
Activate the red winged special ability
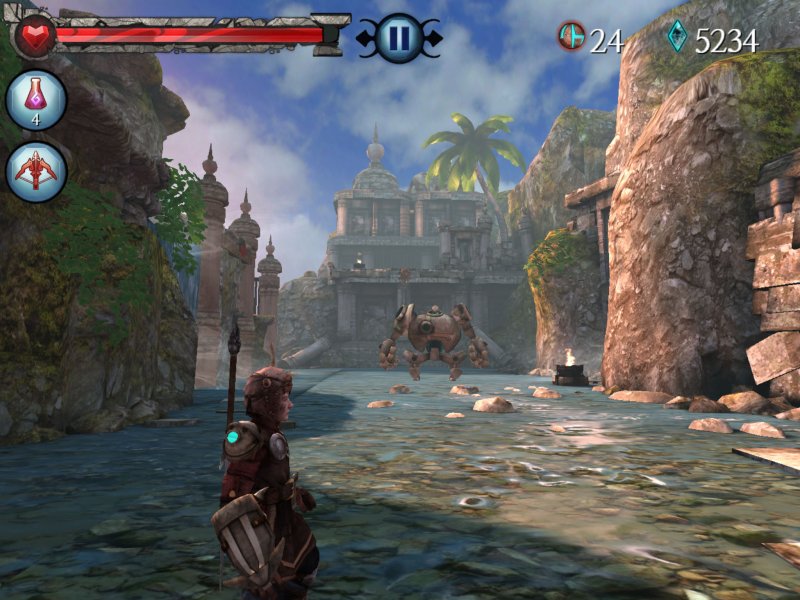pos(37,172)
